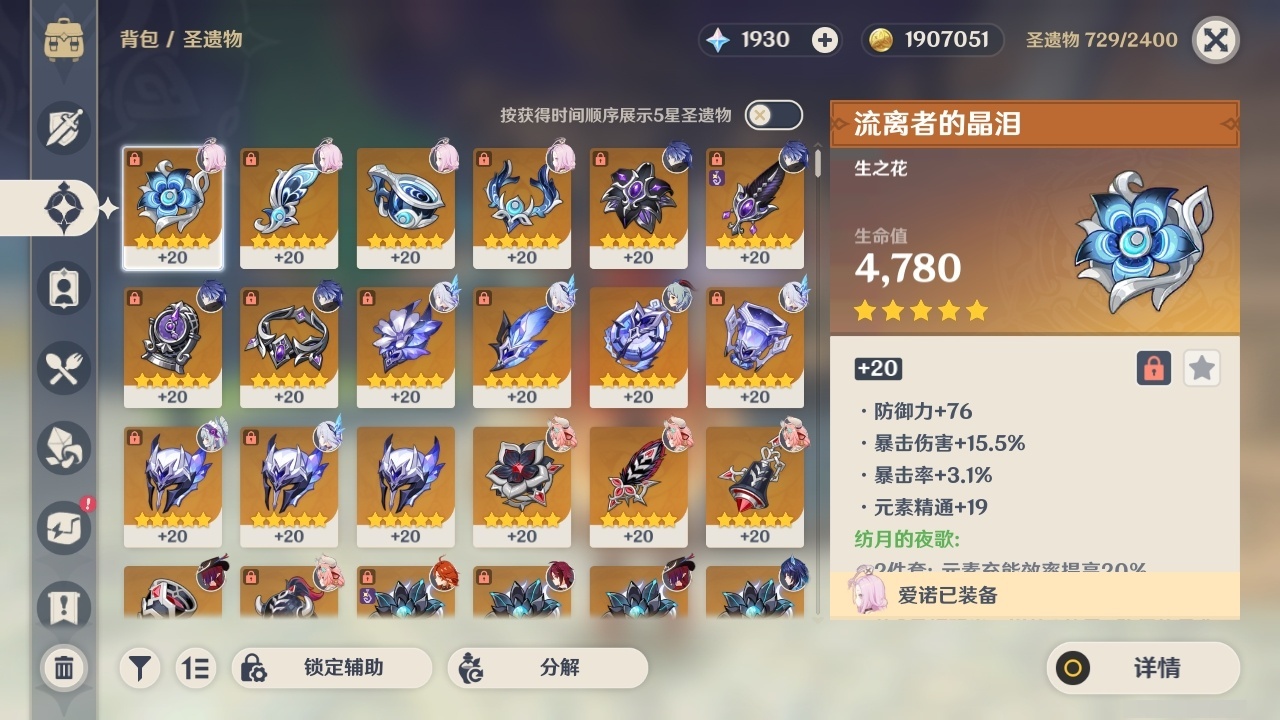The height and width of the screenshot is (720, 1280).
Task: Click the backpack icon atop the sidebar
Action: coord(64,40)
